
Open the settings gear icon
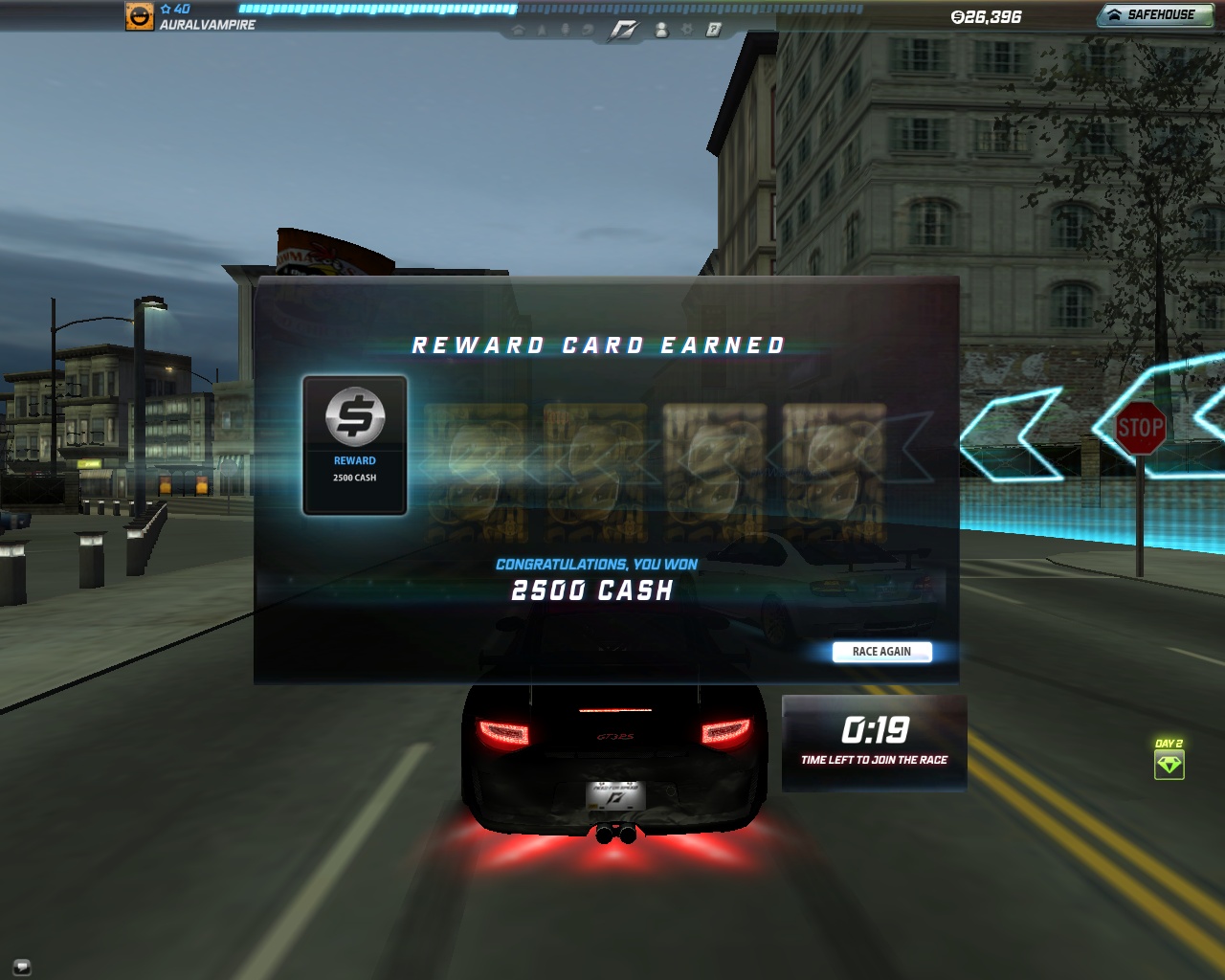coord(686,30)
